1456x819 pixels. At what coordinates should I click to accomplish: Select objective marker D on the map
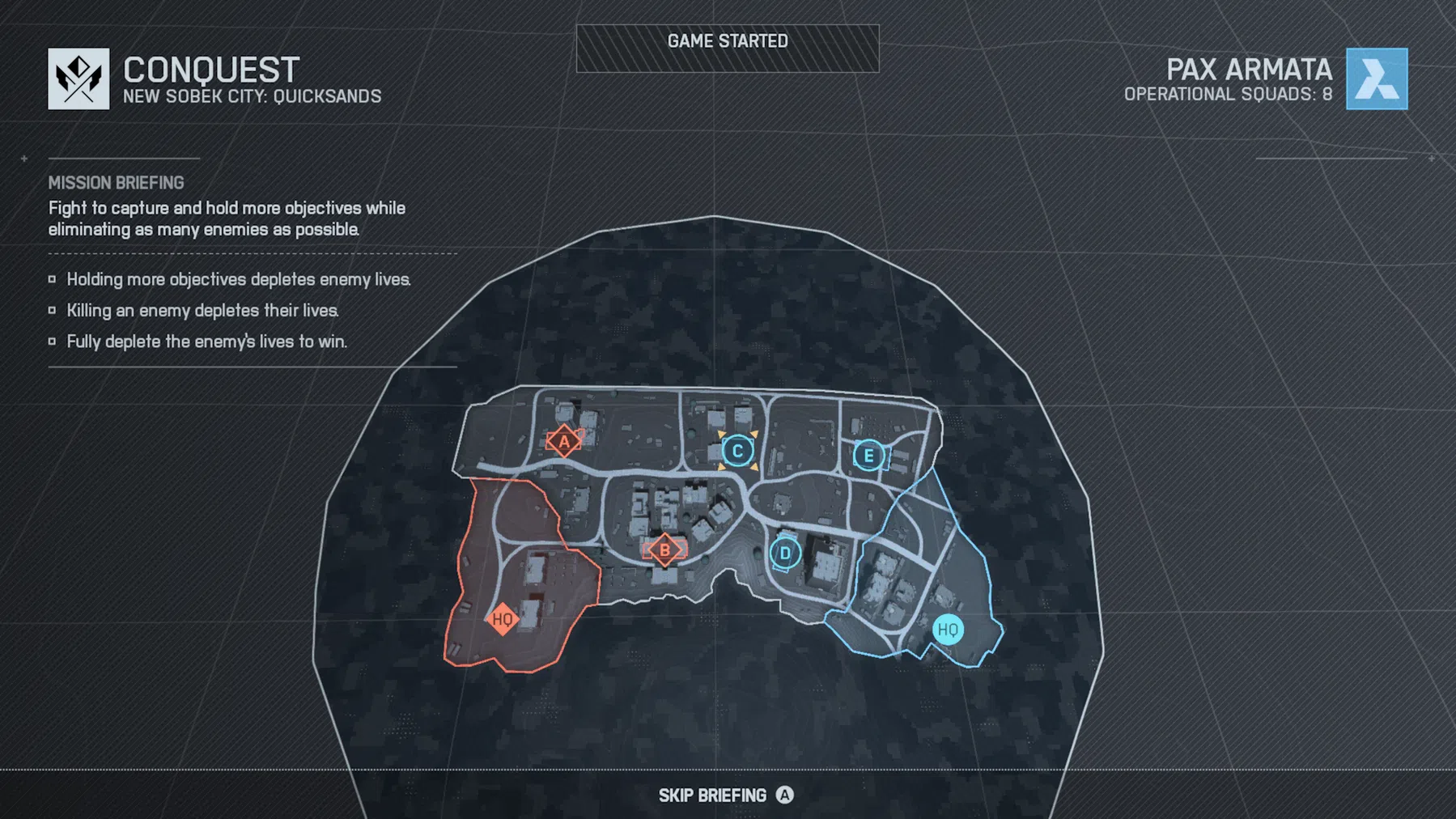(x=784, y=553)
